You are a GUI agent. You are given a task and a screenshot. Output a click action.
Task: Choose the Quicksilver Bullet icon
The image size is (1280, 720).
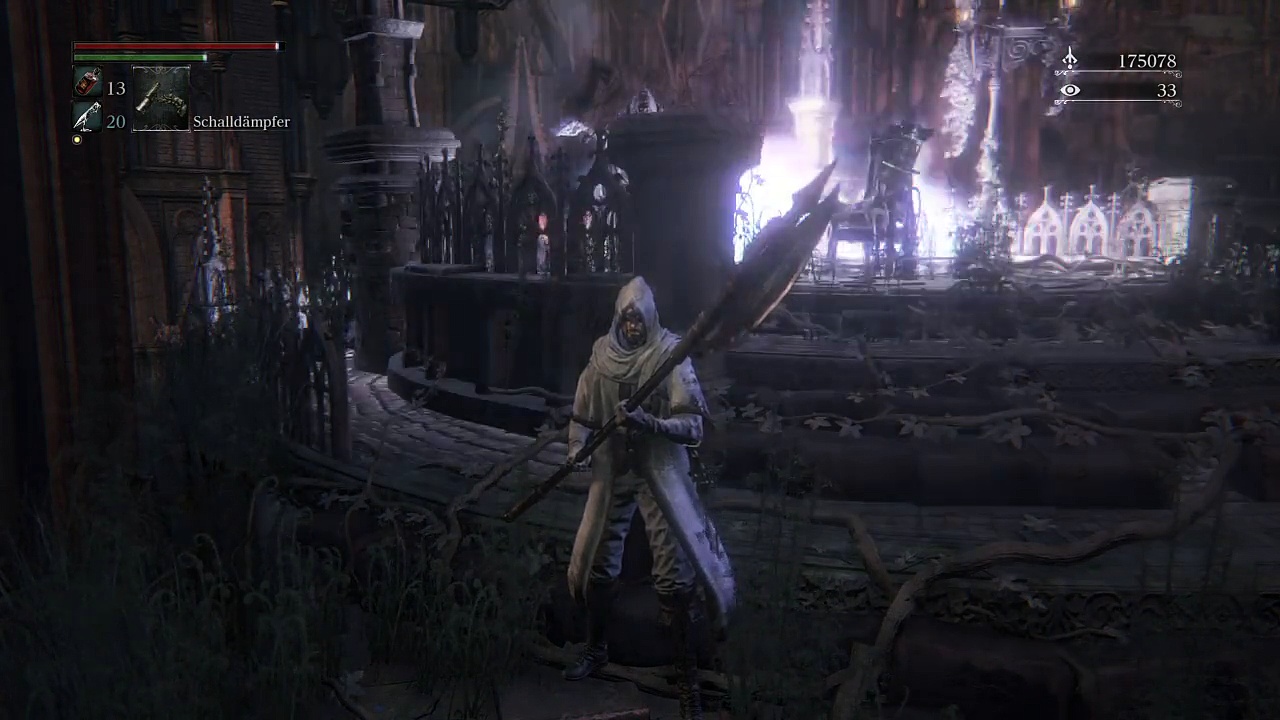[x=87, y=119]
